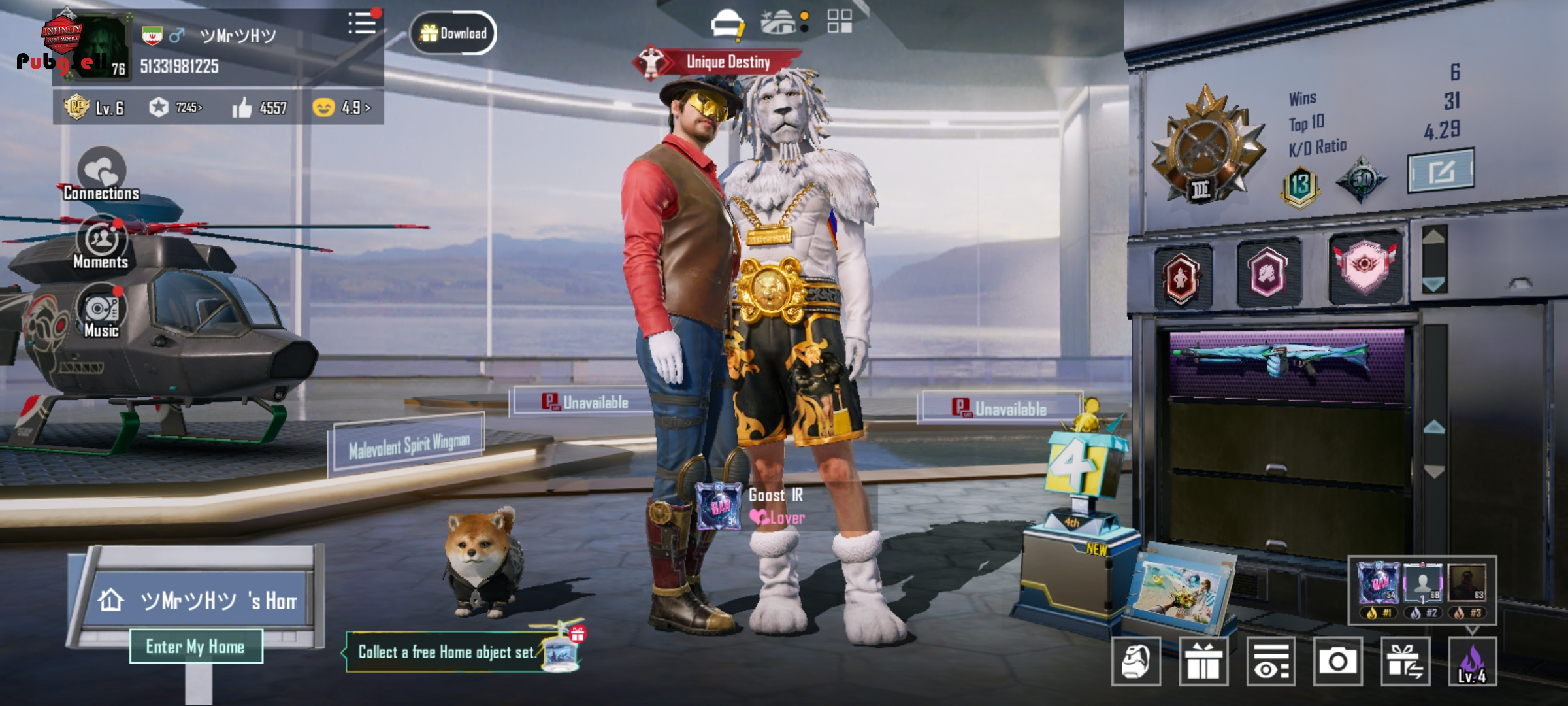This screenshot has width=1568, height=706.
Task: Enter My Home
Action: 196,647
